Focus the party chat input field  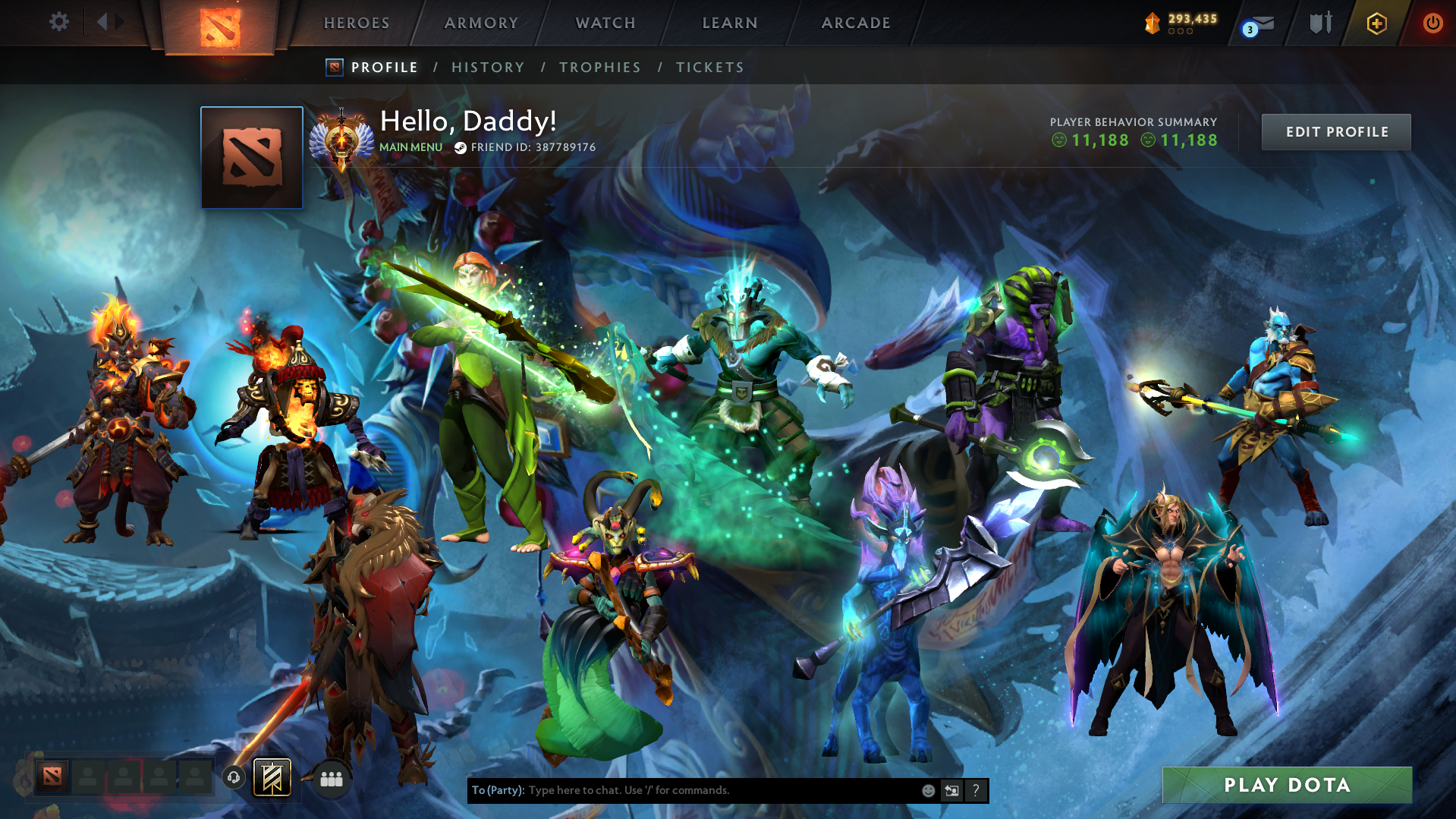point(721,790)
